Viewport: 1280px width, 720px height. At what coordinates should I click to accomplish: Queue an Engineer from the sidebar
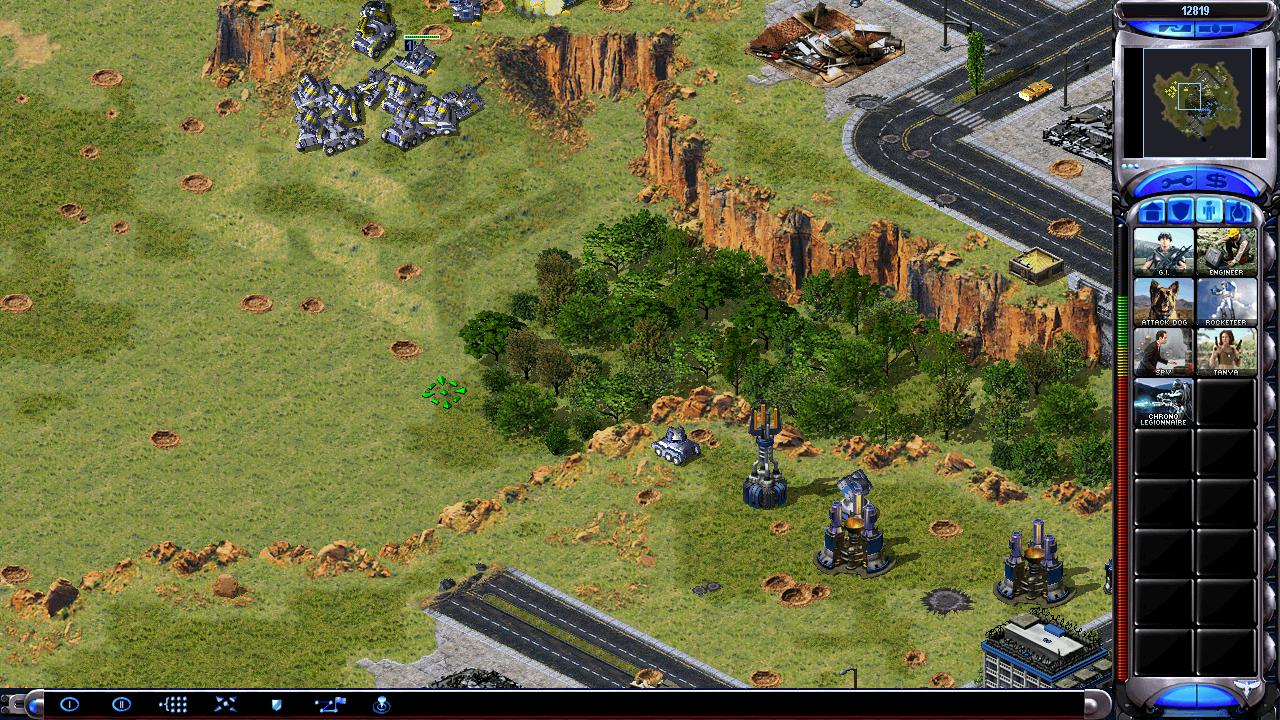[1226, 252]
